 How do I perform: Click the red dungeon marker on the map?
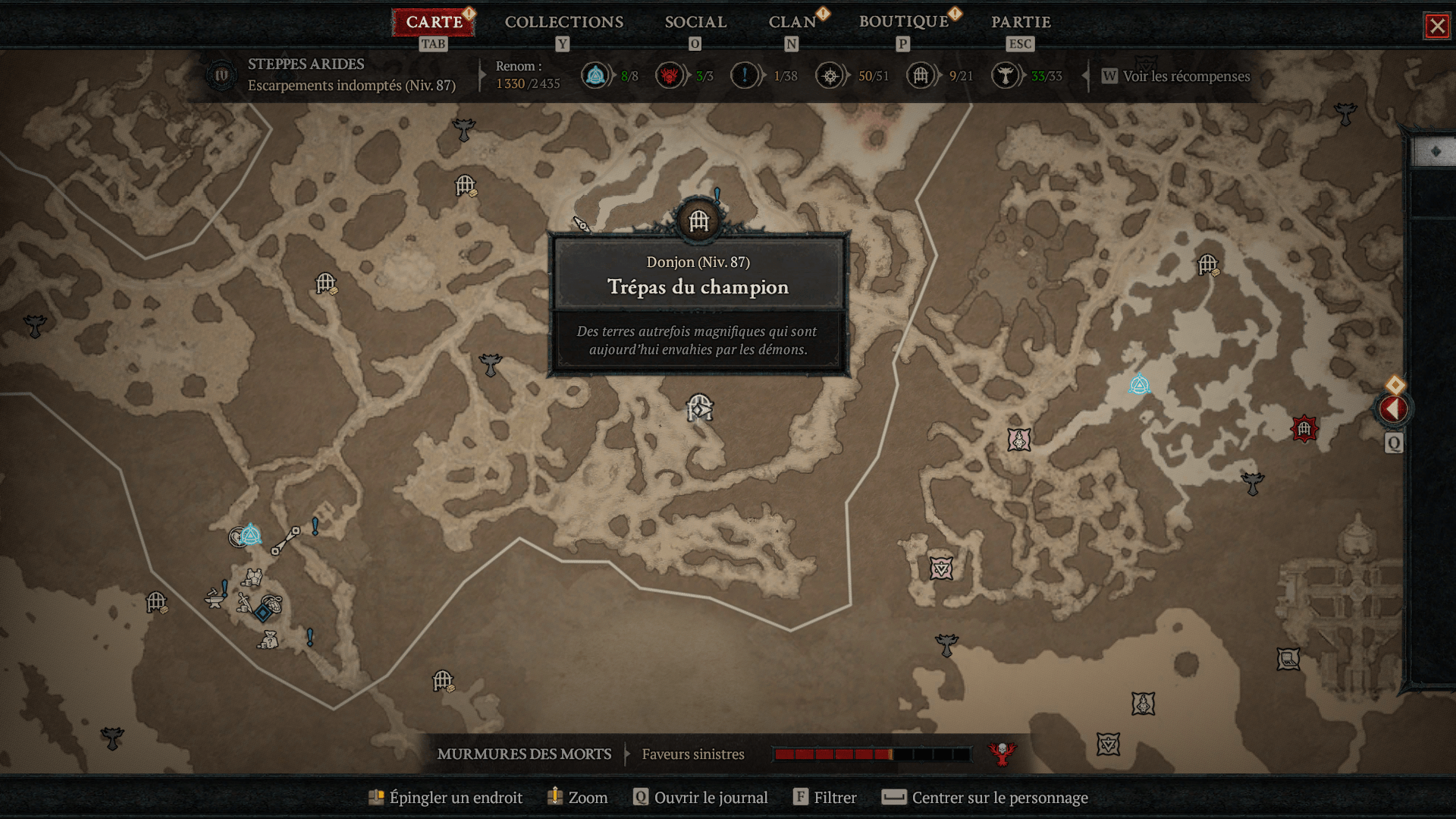coord(1304,429)
